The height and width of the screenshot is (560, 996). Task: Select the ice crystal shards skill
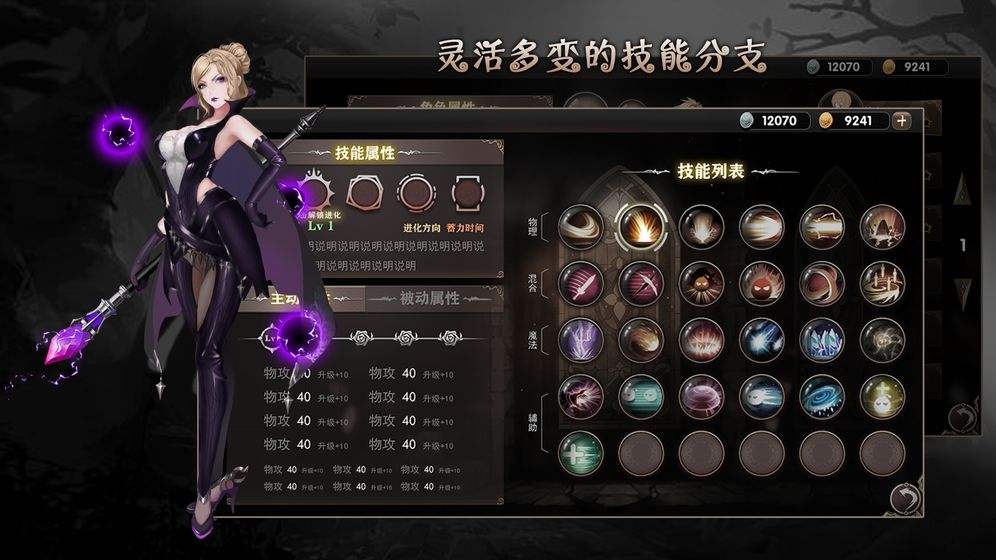822,339
